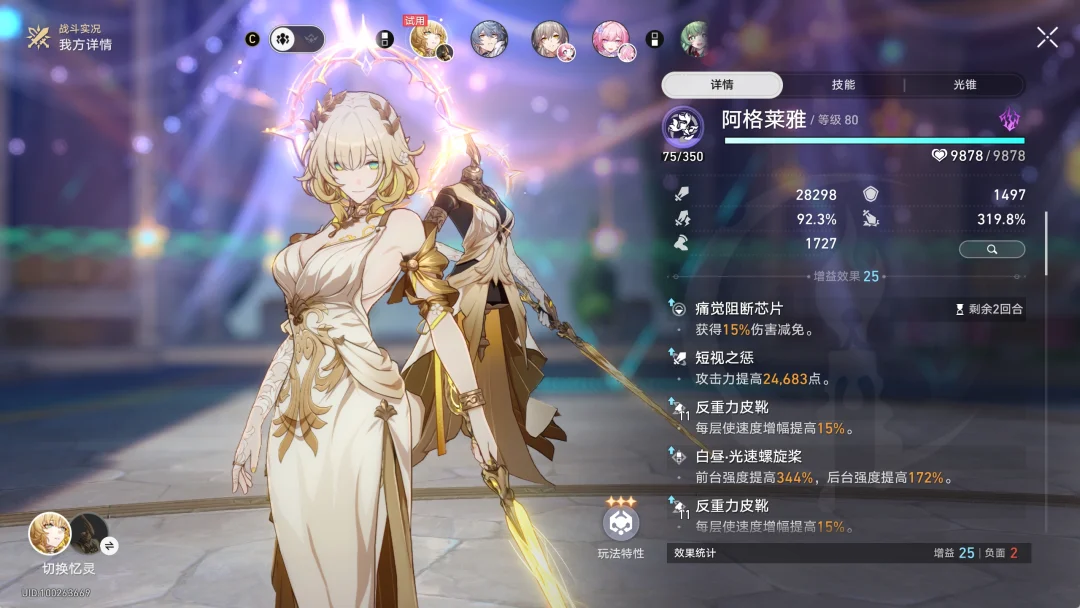Image resolution: width=1080 pixels, height=608 pixels.
Task: Click 阿格莱雅's path emblem icon
Action: (x=683, y=127)
